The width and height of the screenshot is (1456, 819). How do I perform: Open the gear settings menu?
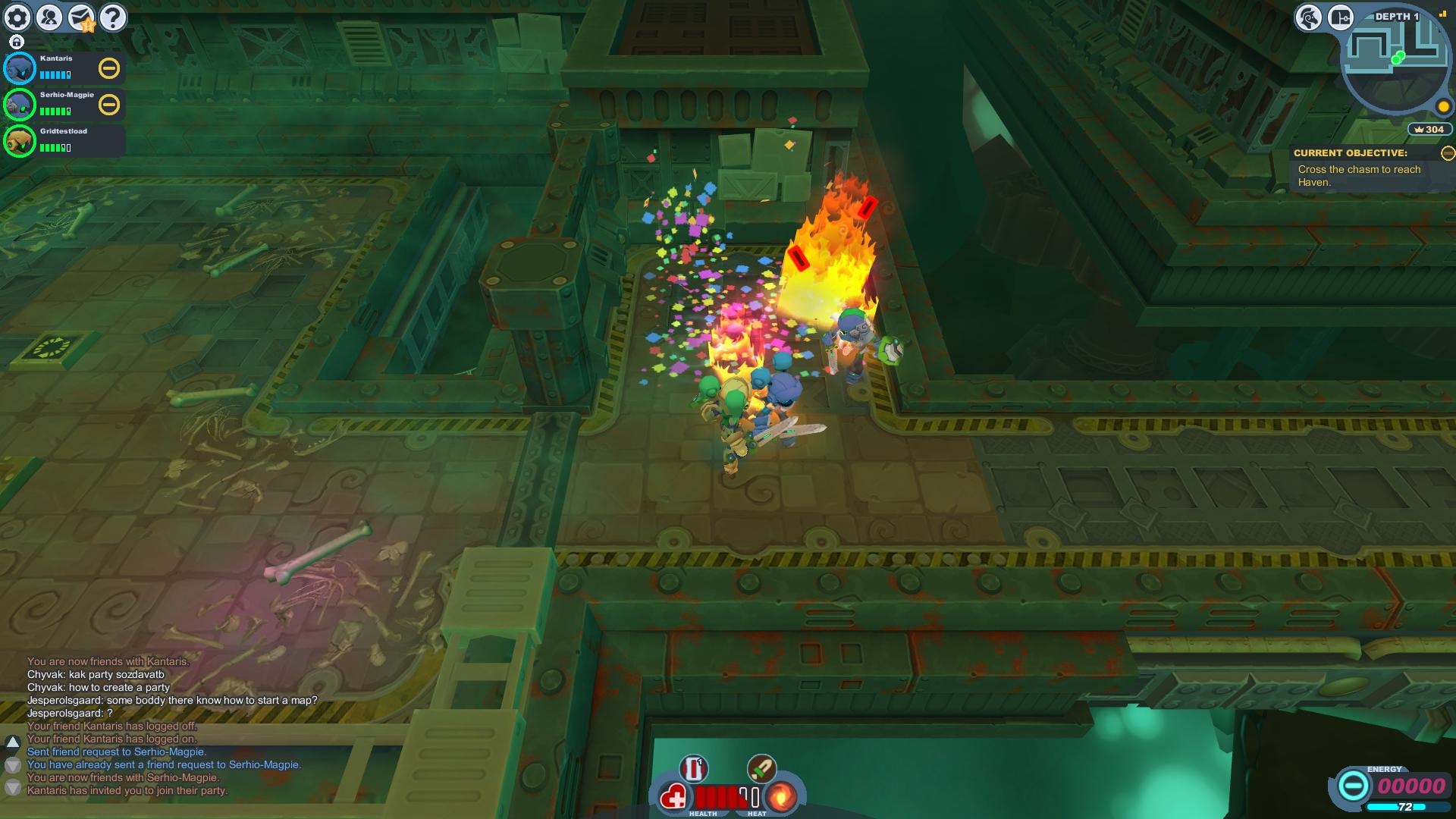pyautogui.click(x=17, y=17)
